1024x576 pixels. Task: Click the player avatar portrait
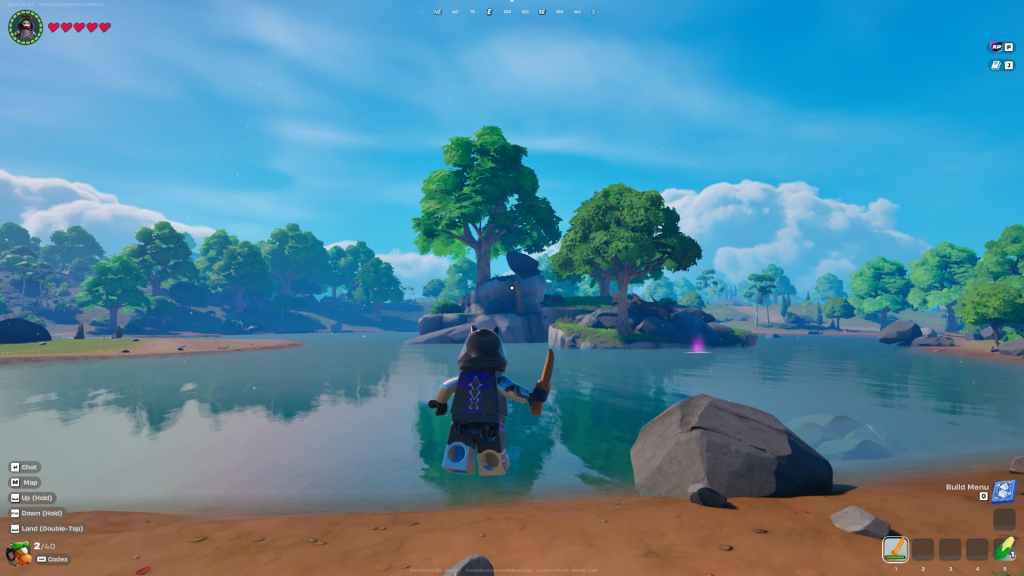point(25,27)
